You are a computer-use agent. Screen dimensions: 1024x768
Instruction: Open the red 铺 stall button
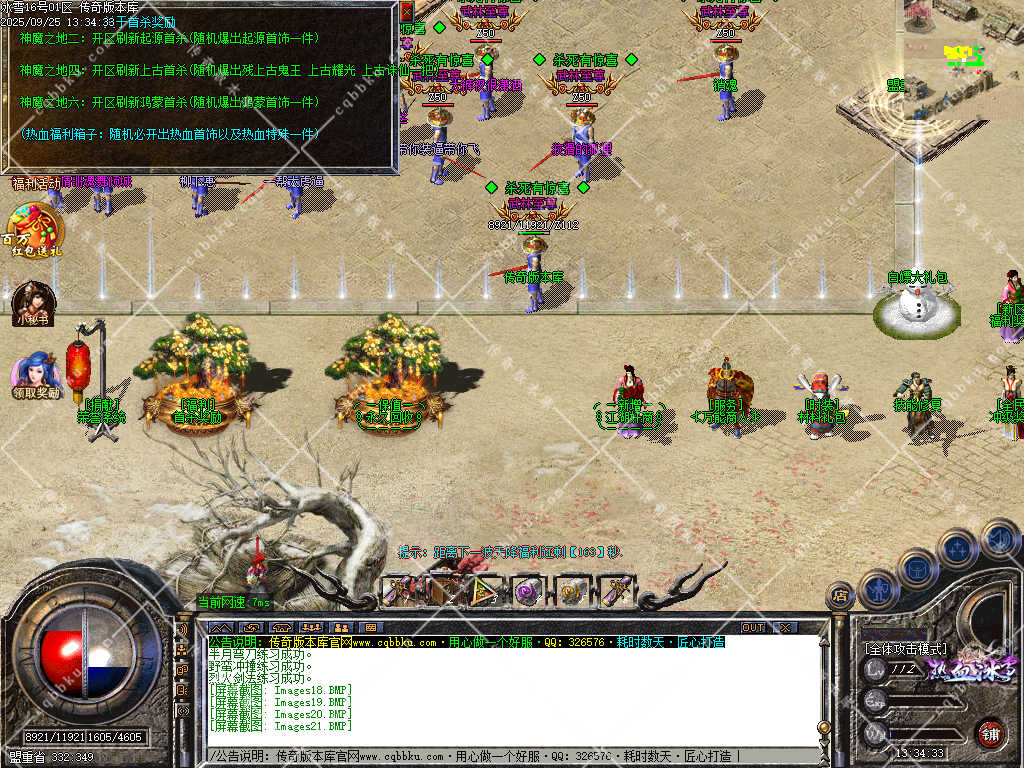[x=990, y=733]
